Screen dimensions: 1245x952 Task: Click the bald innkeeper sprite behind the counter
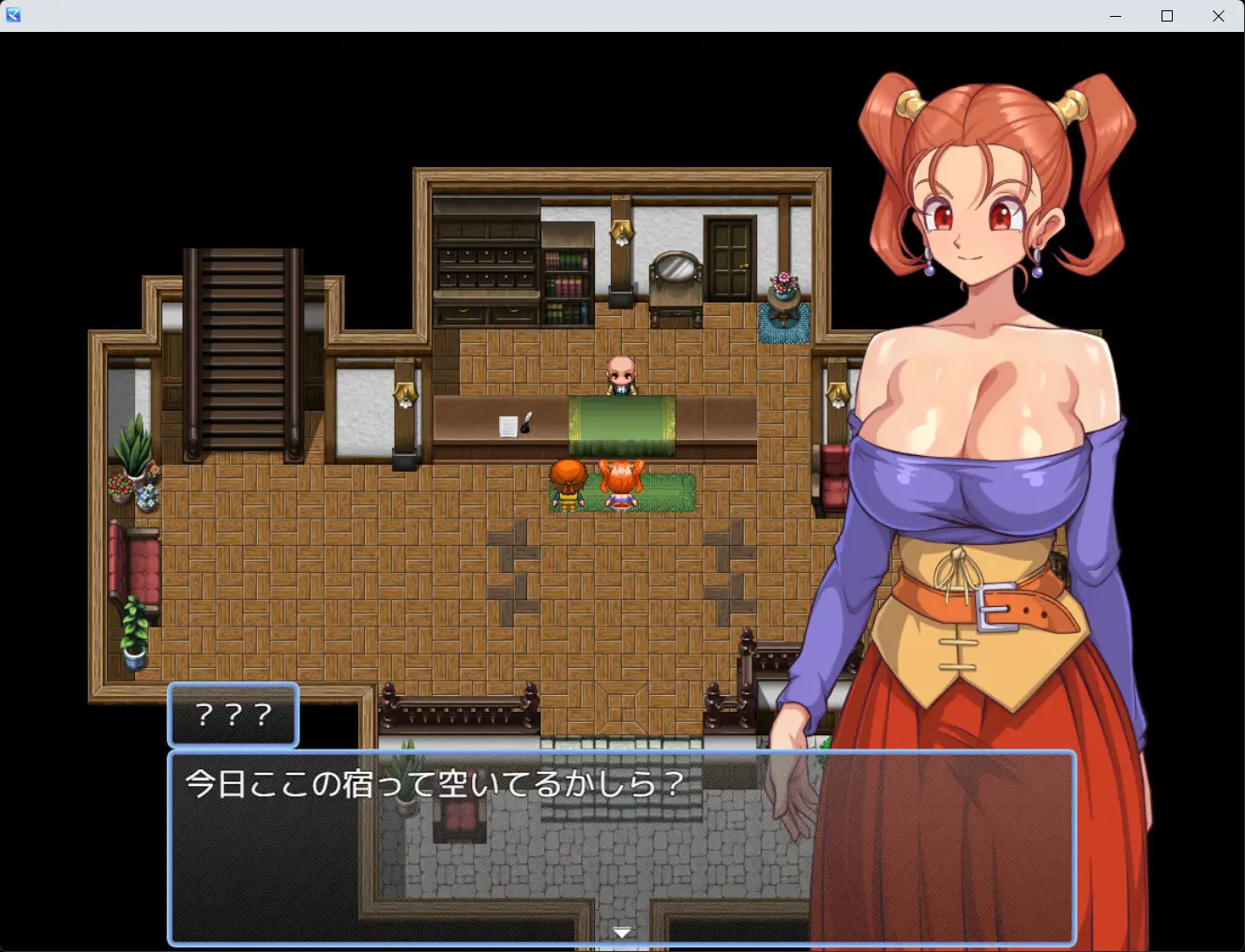pyautogui.click(x=622, y=372)
